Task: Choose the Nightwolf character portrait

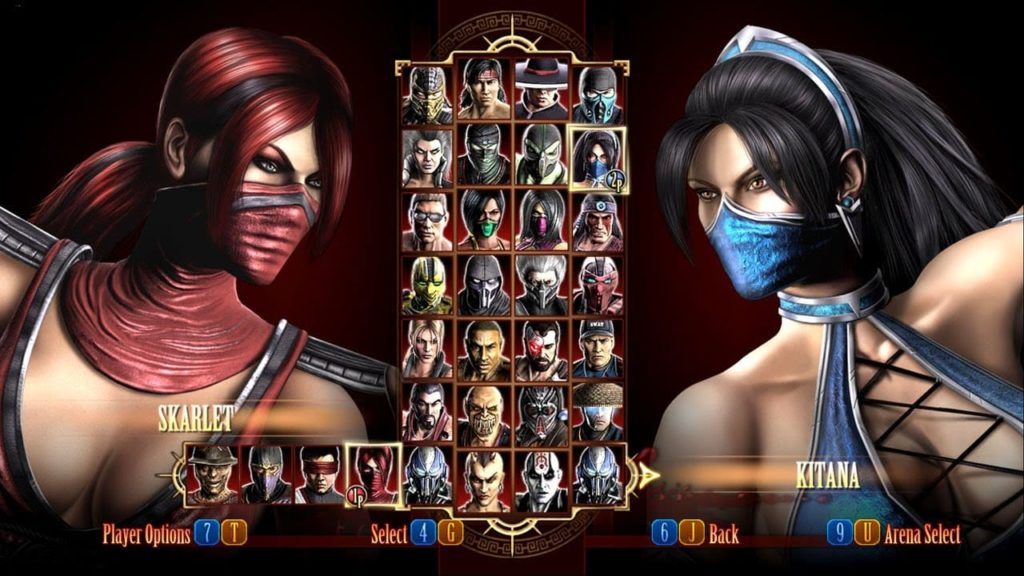Action: pyautogui.click(x=598, y=221)
